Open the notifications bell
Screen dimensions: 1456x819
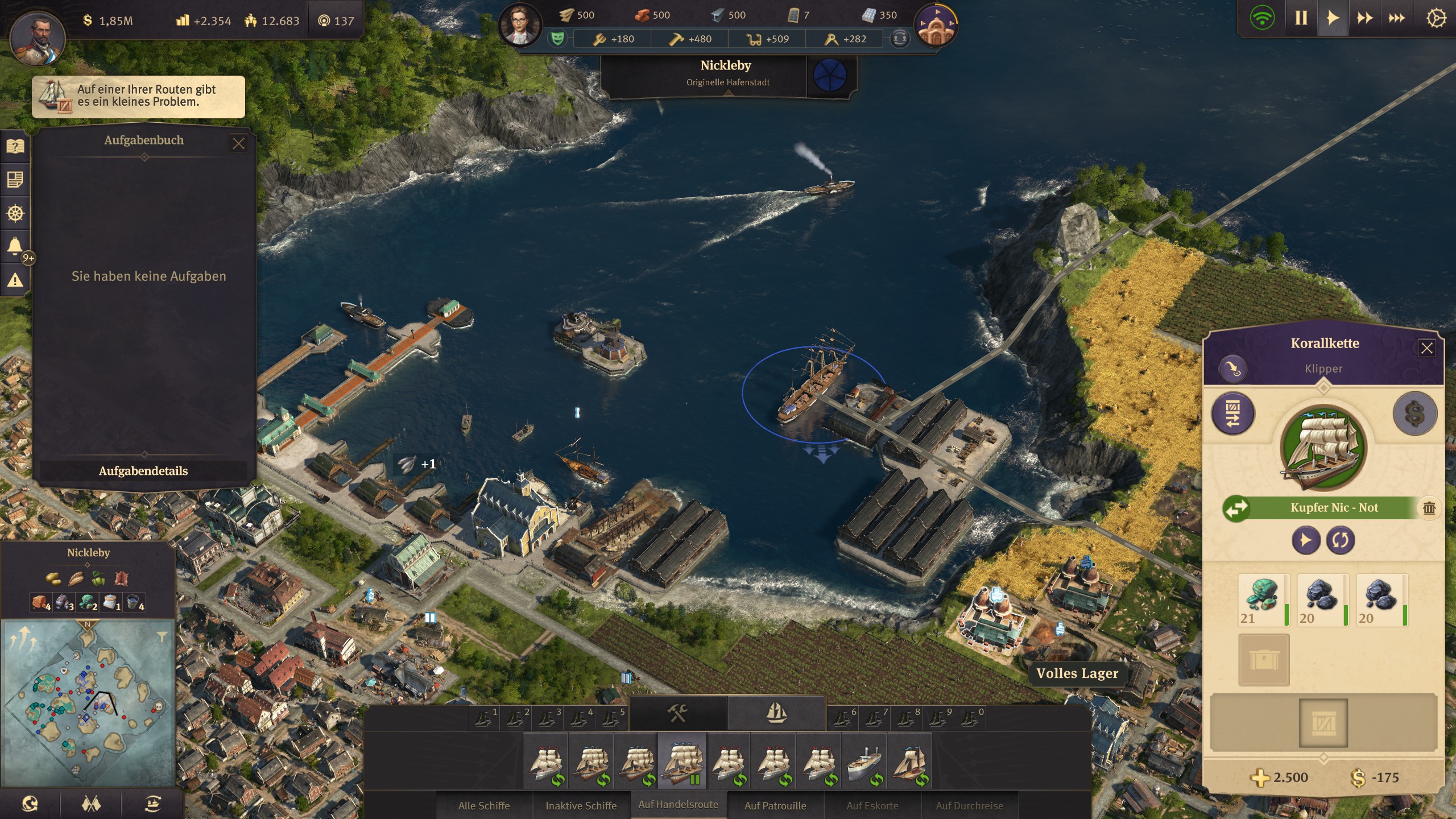pos(15,247)
